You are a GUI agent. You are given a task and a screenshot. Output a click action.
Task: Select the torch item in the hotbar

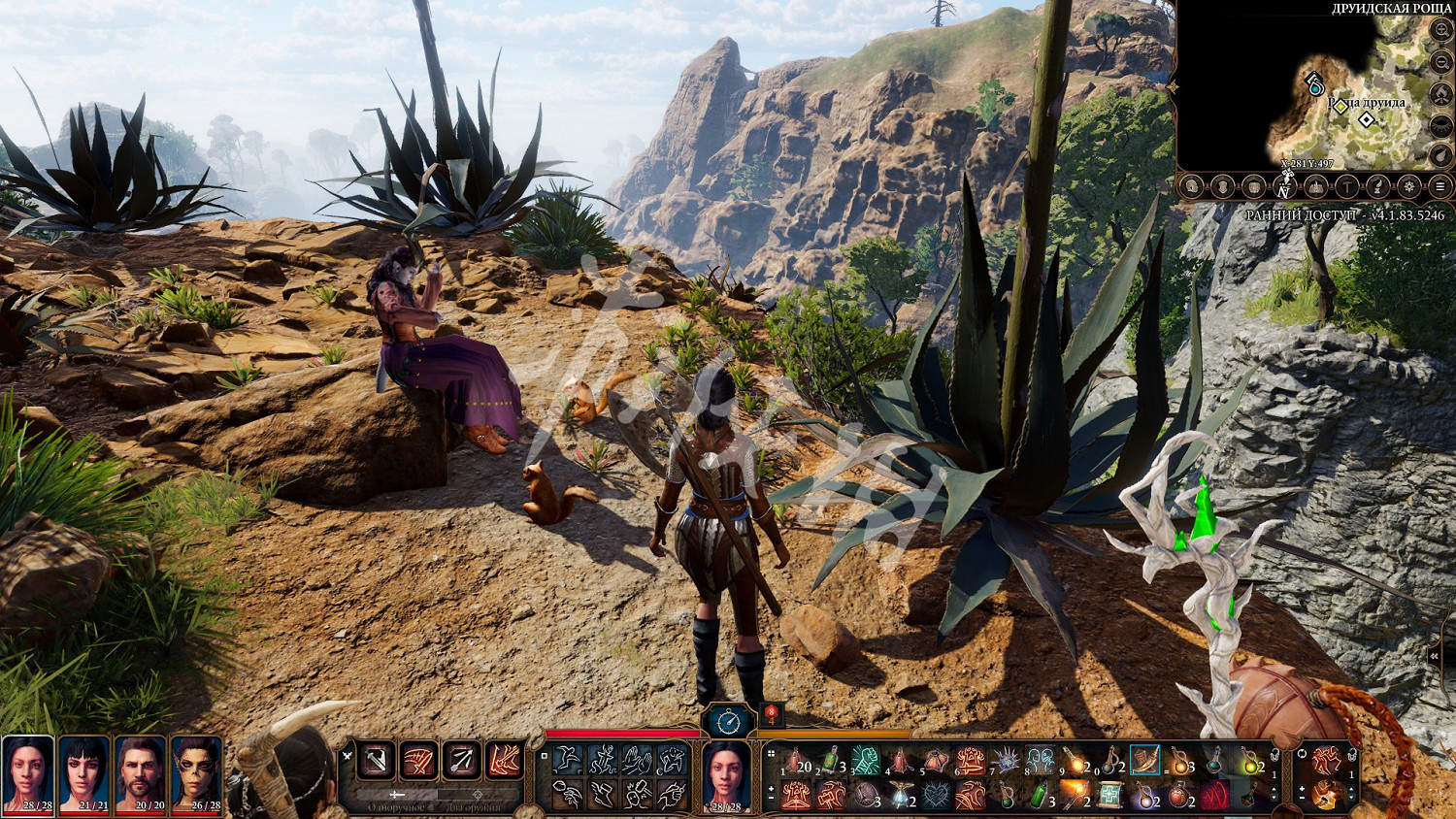click(x=1075, y=796)
